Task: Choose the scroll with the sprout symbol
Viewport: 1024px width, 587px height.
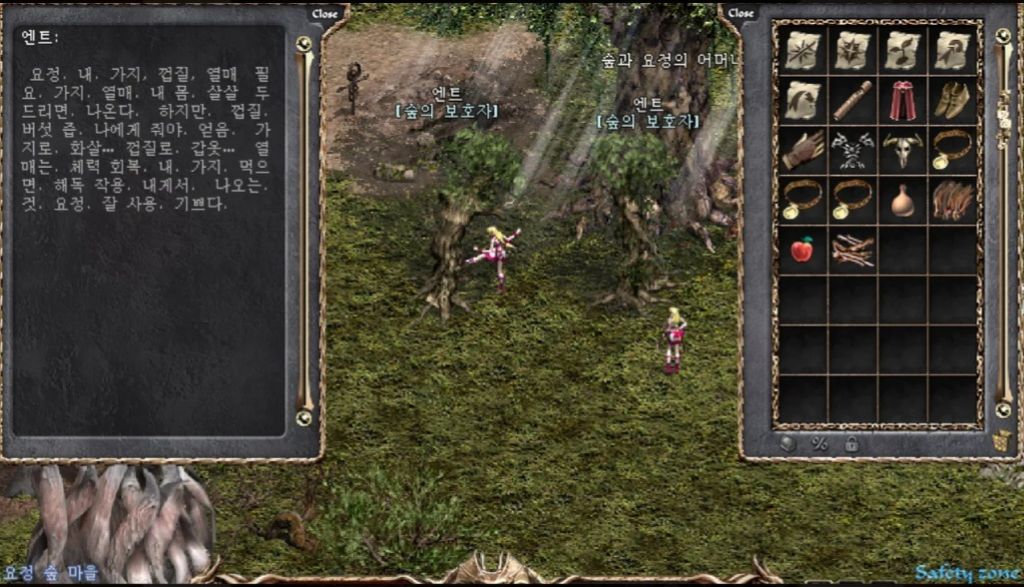Action: tap(903, 50)
